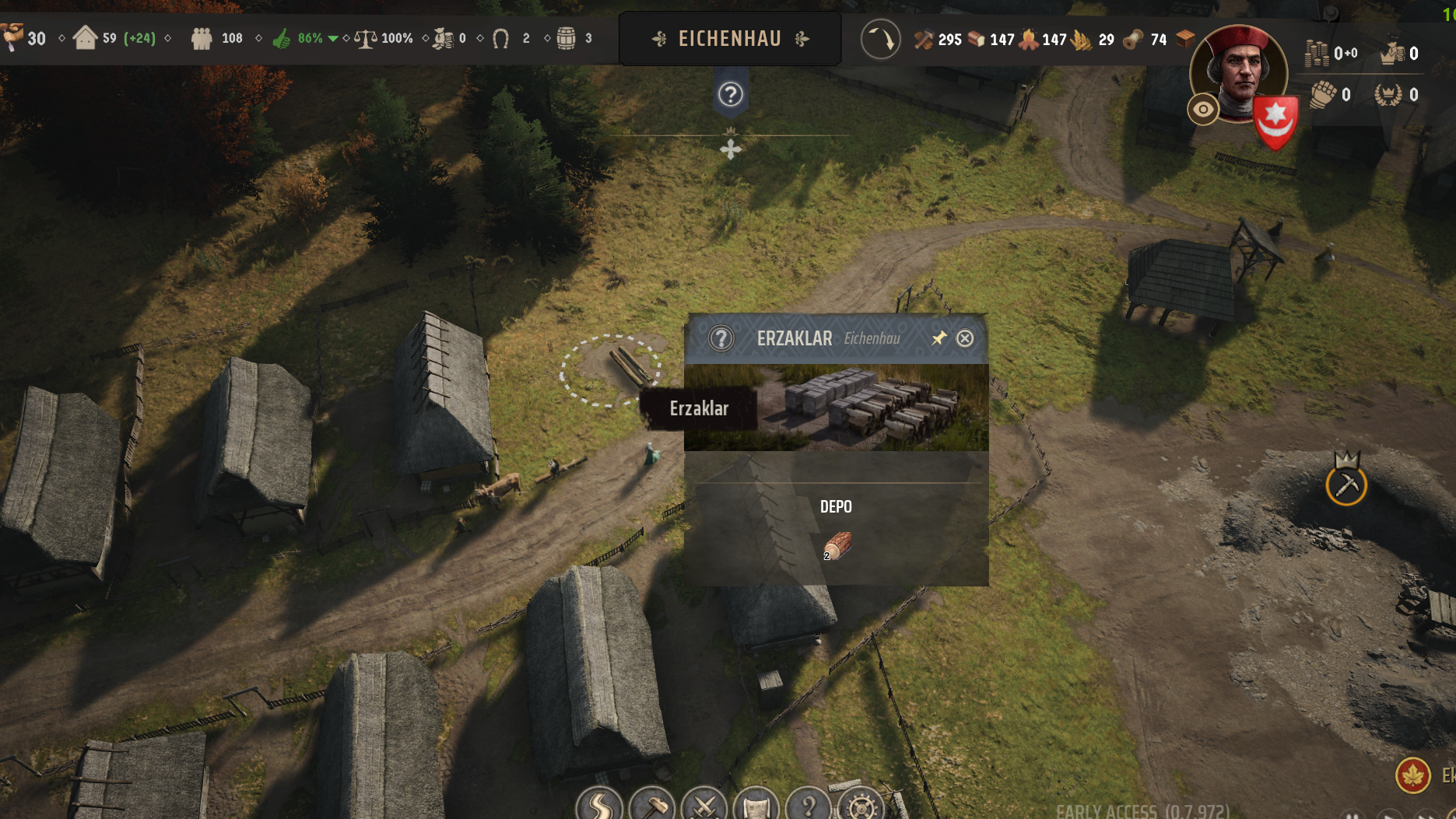Open the crossed swords army menu
1456x819 pixels.
pos(704,806)
